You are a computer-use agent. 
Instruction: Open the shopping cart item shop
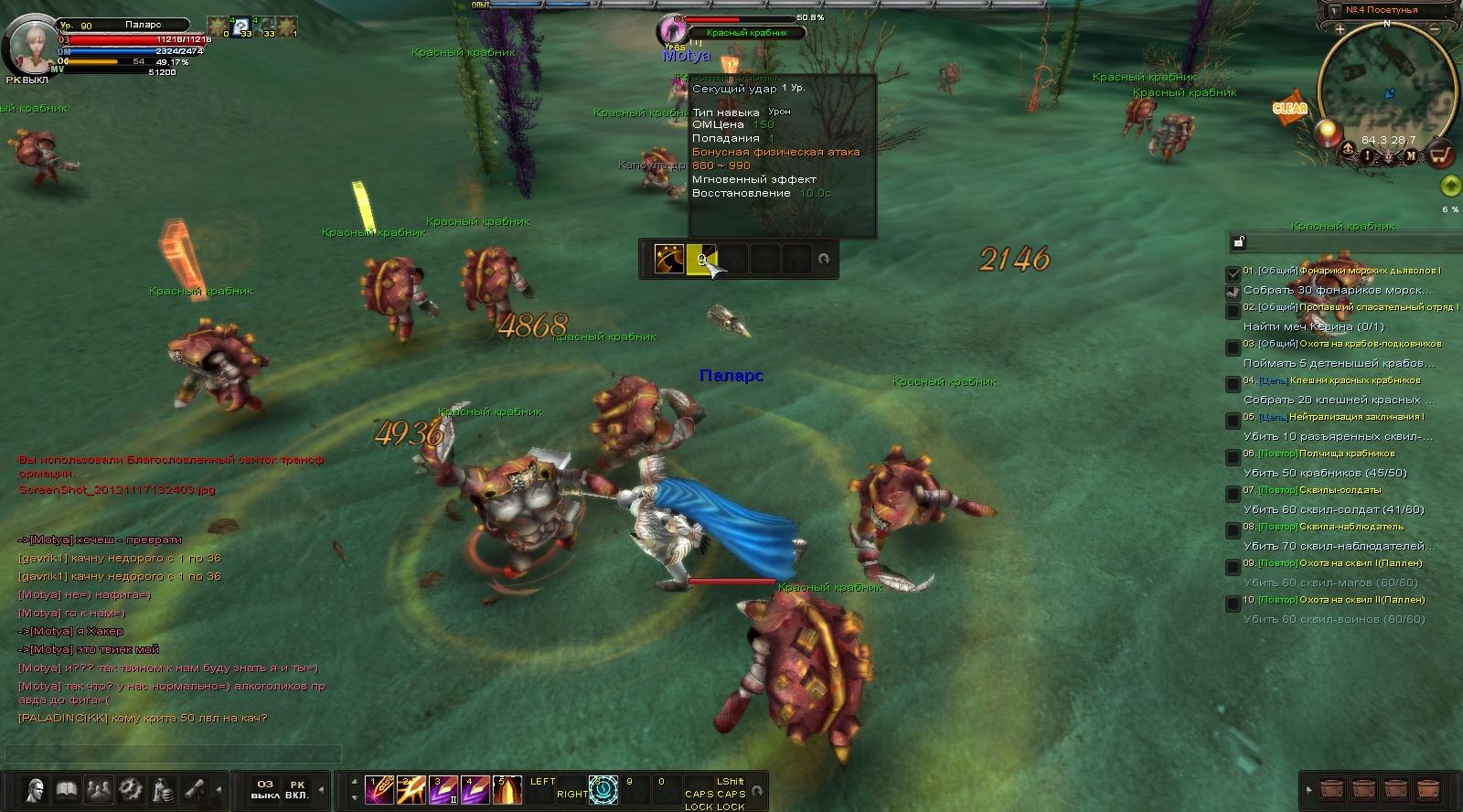click(x=1440, y=154)
